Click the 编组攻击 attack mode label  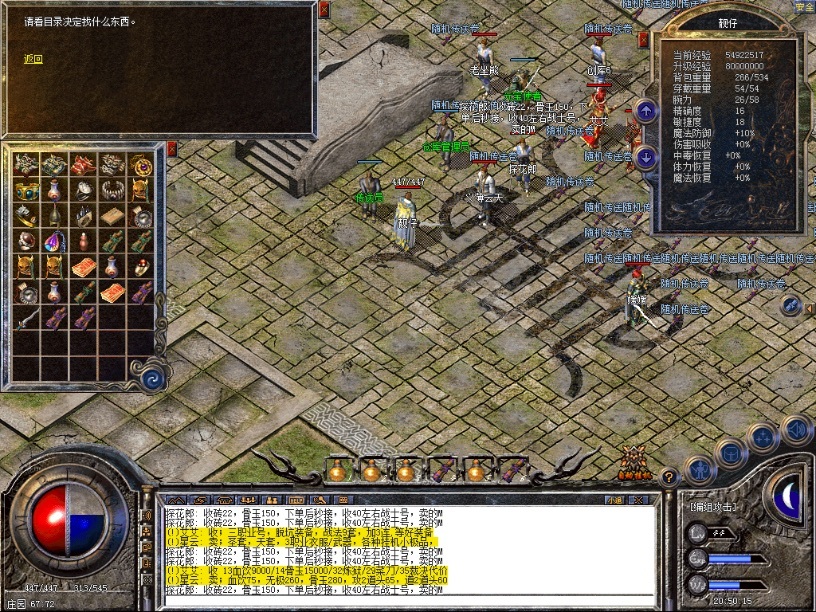click(x=712, y=507)
